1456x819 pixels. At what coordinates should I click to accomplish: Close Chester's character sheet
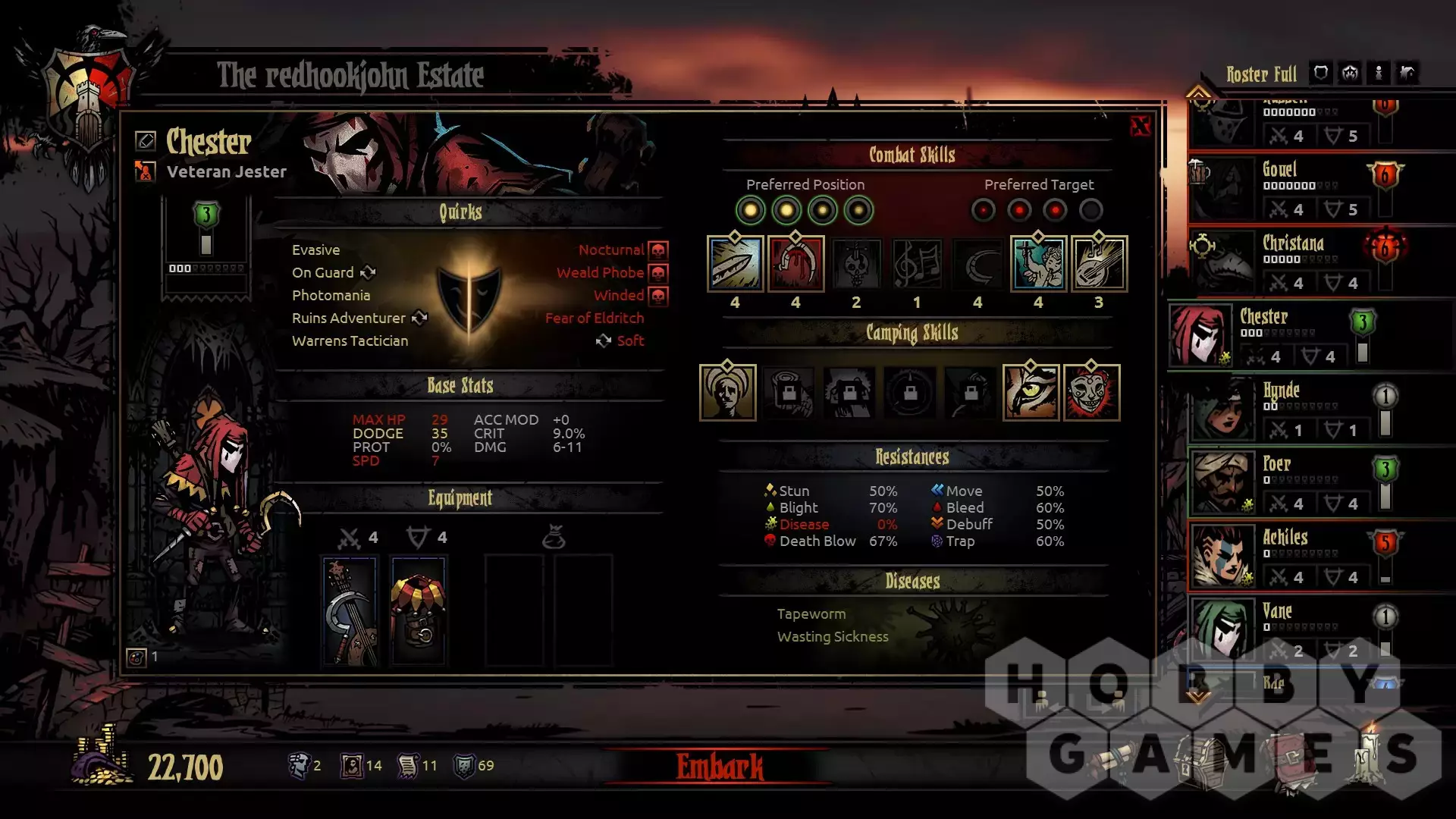point(1140,126)
